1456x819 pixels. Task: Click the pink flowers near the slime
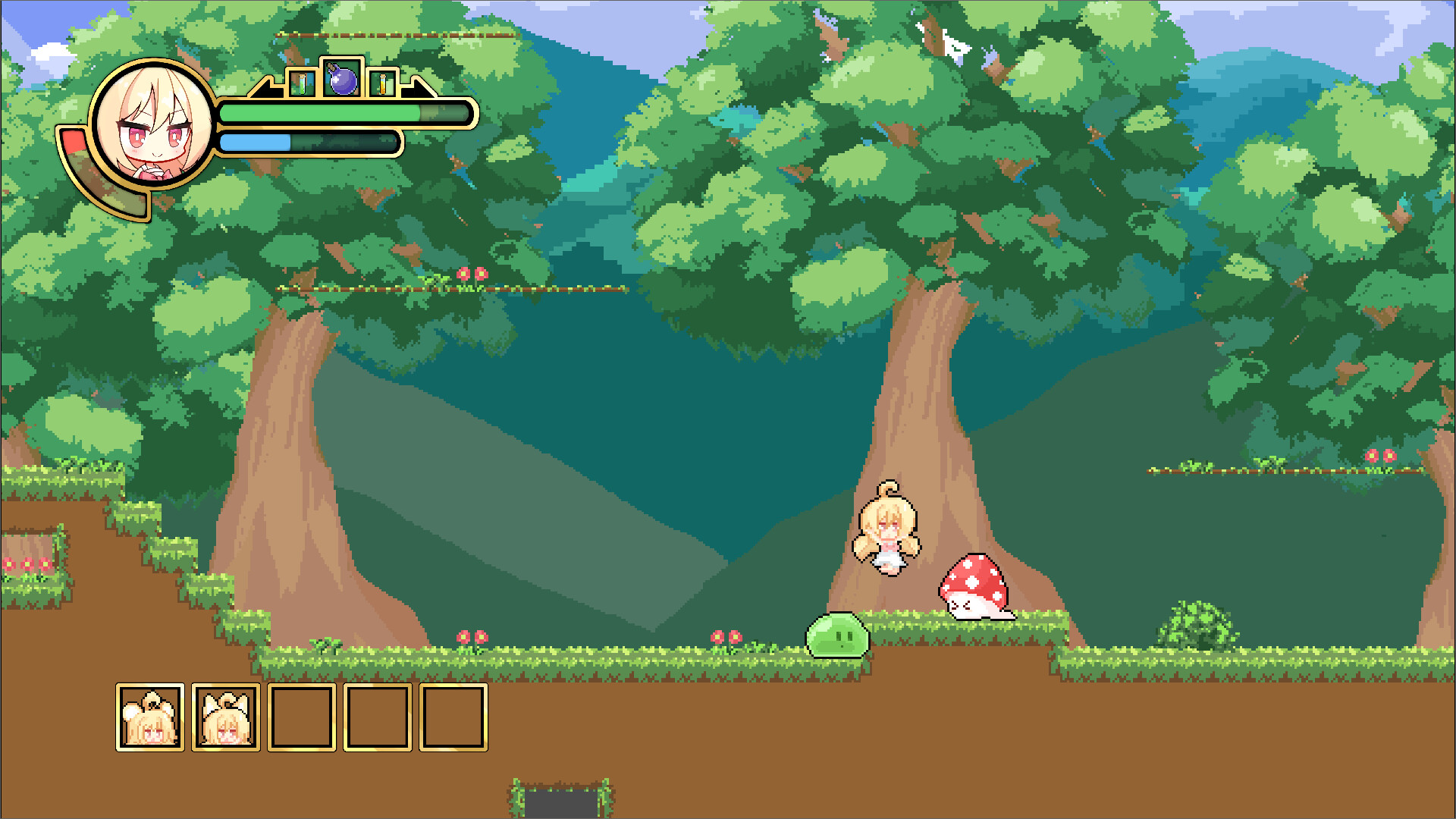726,635
